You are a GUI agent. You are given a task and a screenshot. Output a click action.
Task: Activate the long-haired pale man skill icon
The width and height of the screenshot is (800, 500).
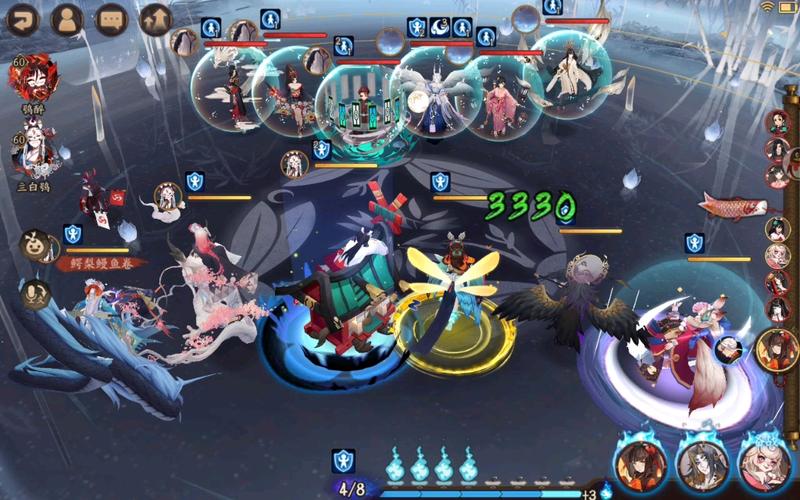702,464
